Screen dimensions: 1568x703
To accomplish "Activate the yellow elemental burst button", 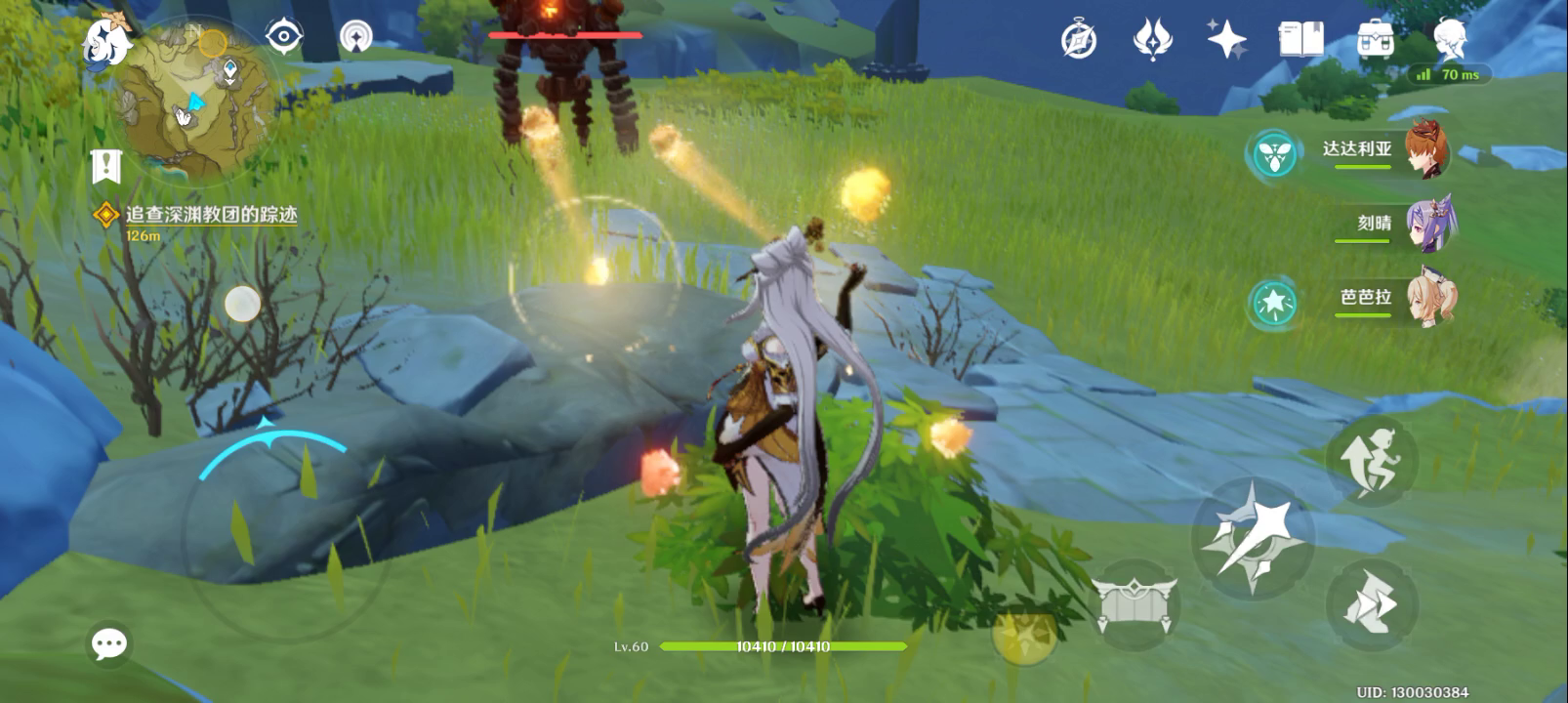I will pos(1024,634).
